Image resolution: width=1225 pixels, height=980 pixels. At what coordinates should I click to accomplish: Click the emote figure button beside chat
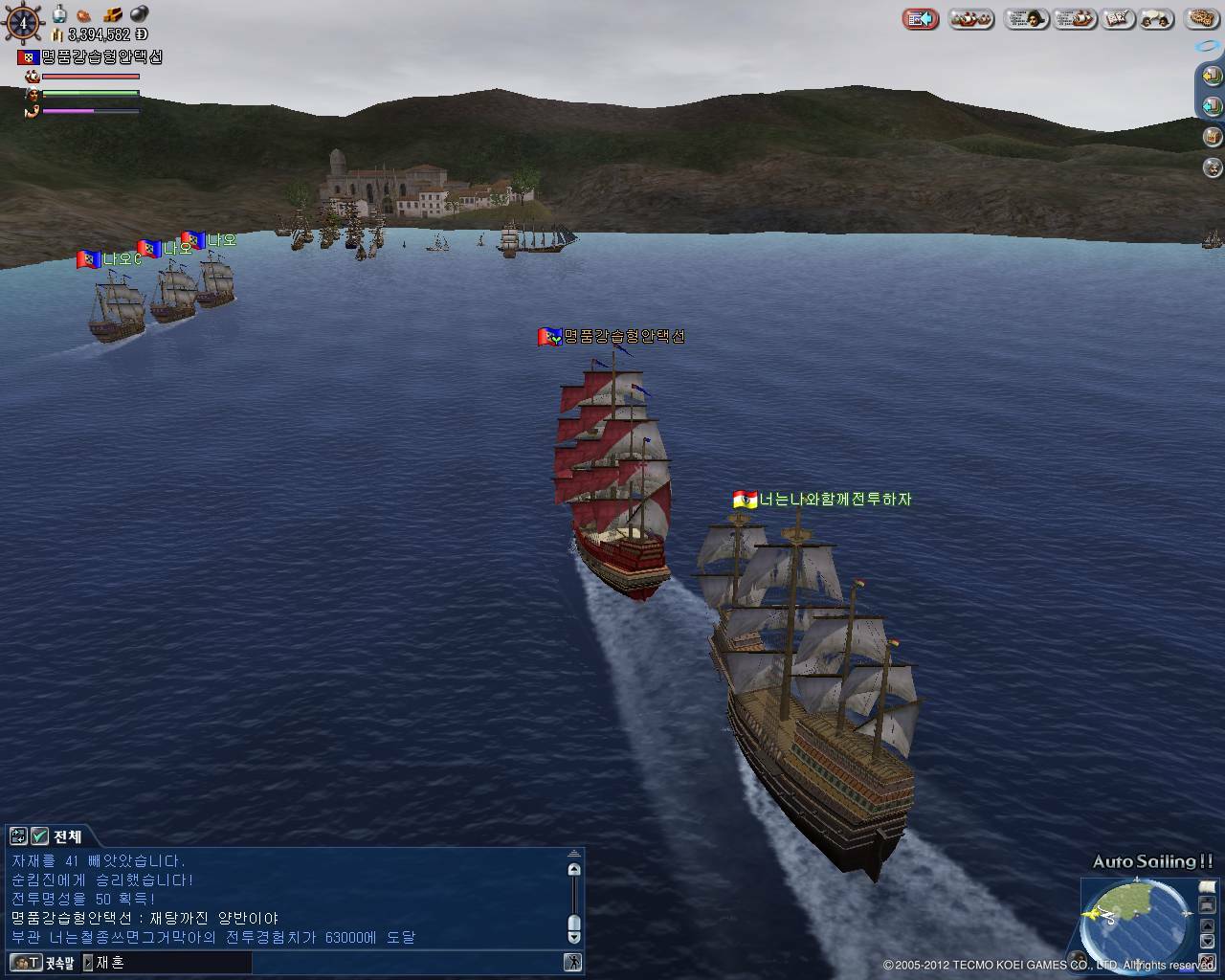tap(572, 963)
